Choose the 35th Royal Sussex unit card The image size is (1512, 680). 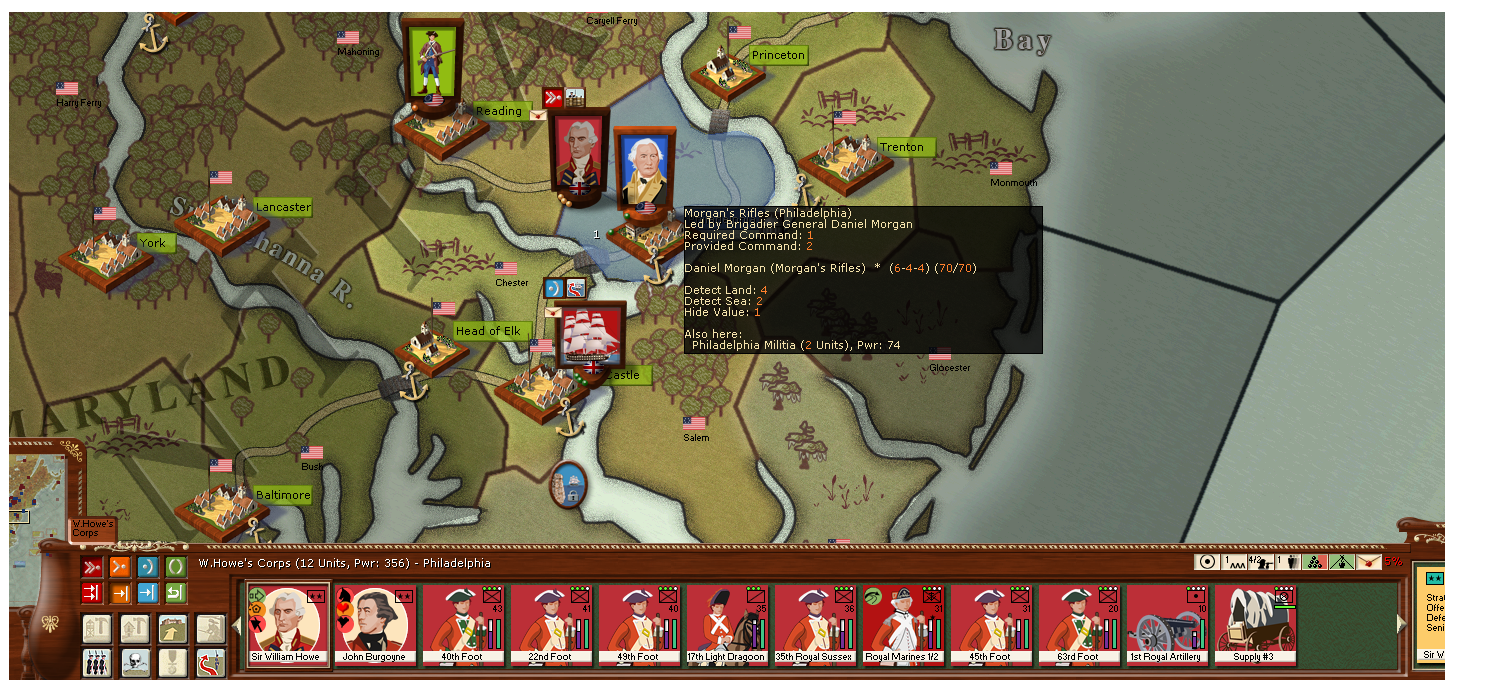coord(816,625)
